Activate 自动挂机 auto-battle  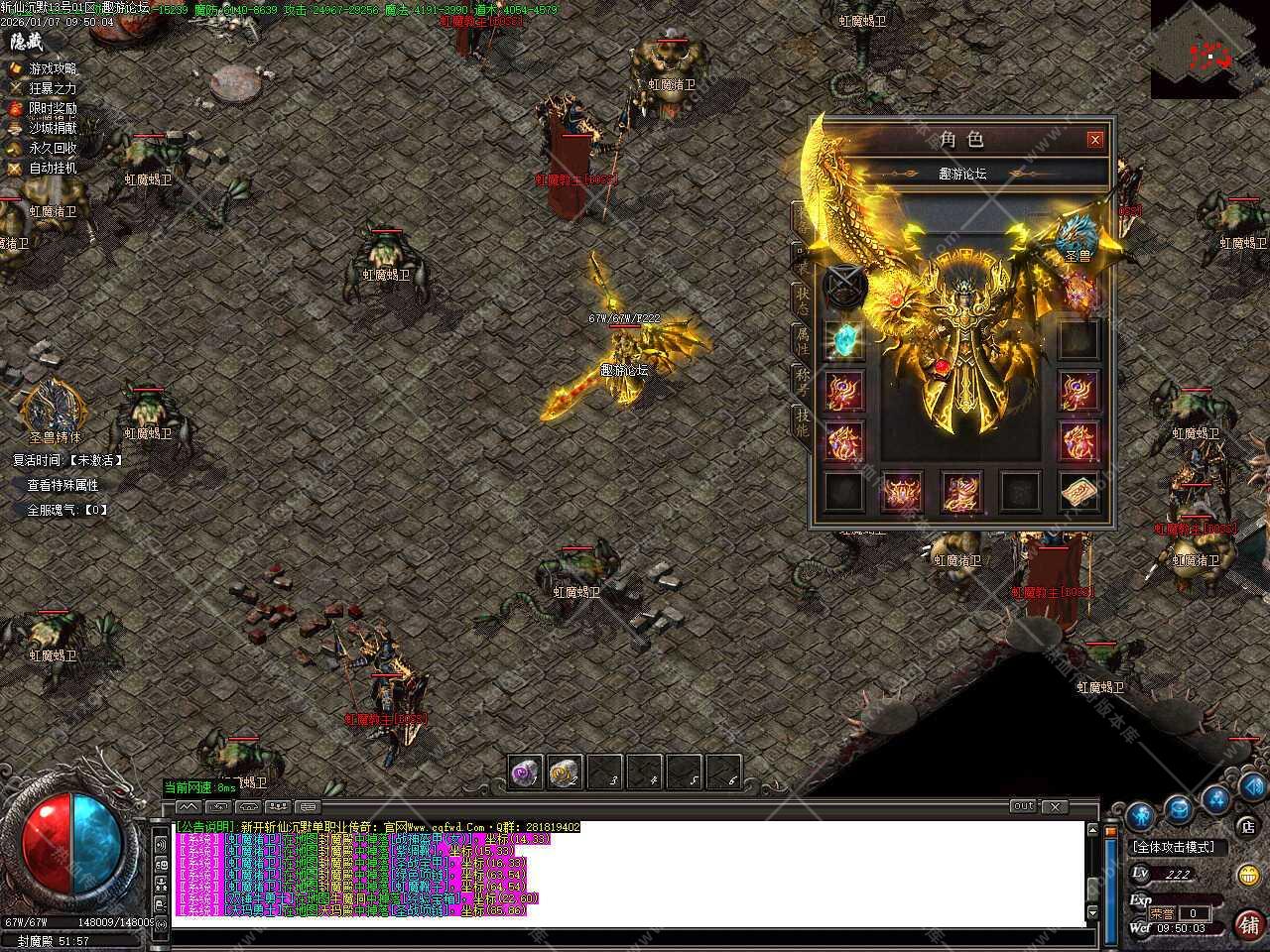pyautogui.click(x=52, y=168)
